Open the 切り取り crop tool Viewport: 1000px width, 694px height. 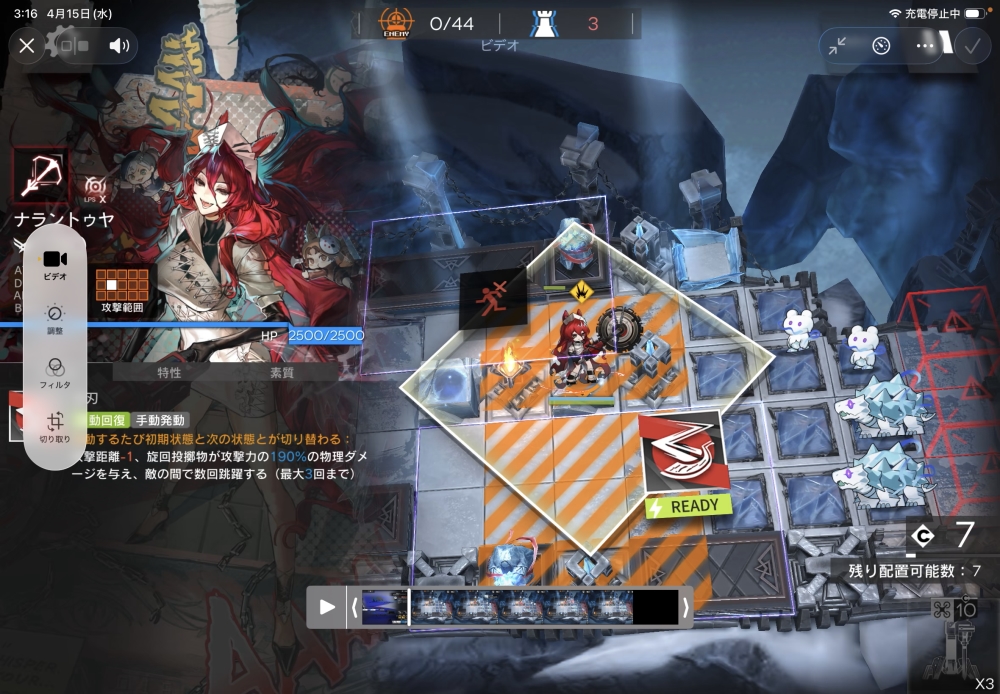click(55, 427)
